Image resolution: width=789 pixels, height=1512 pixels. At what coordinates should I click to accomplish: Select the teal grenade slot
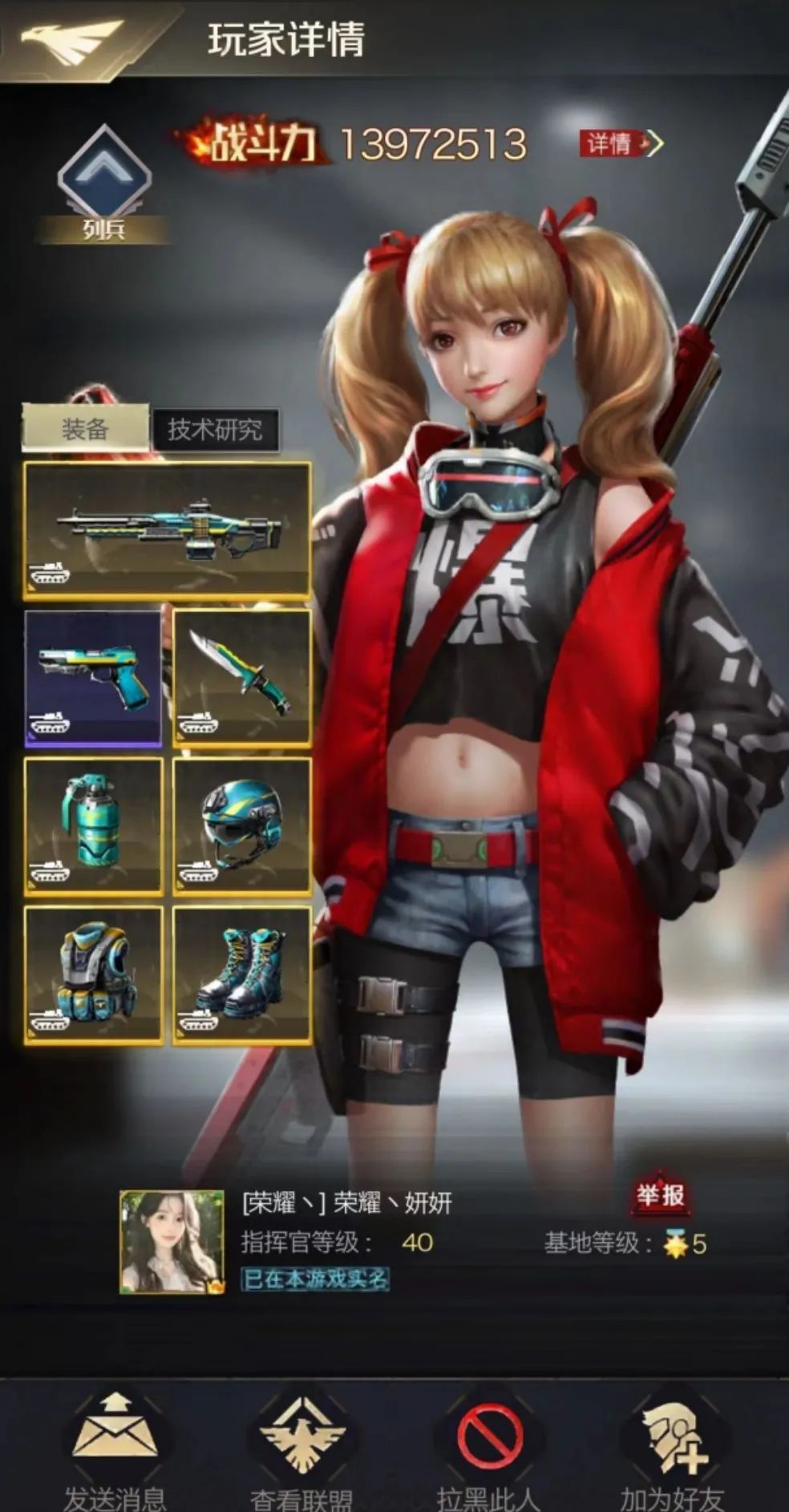pos(93,826)
